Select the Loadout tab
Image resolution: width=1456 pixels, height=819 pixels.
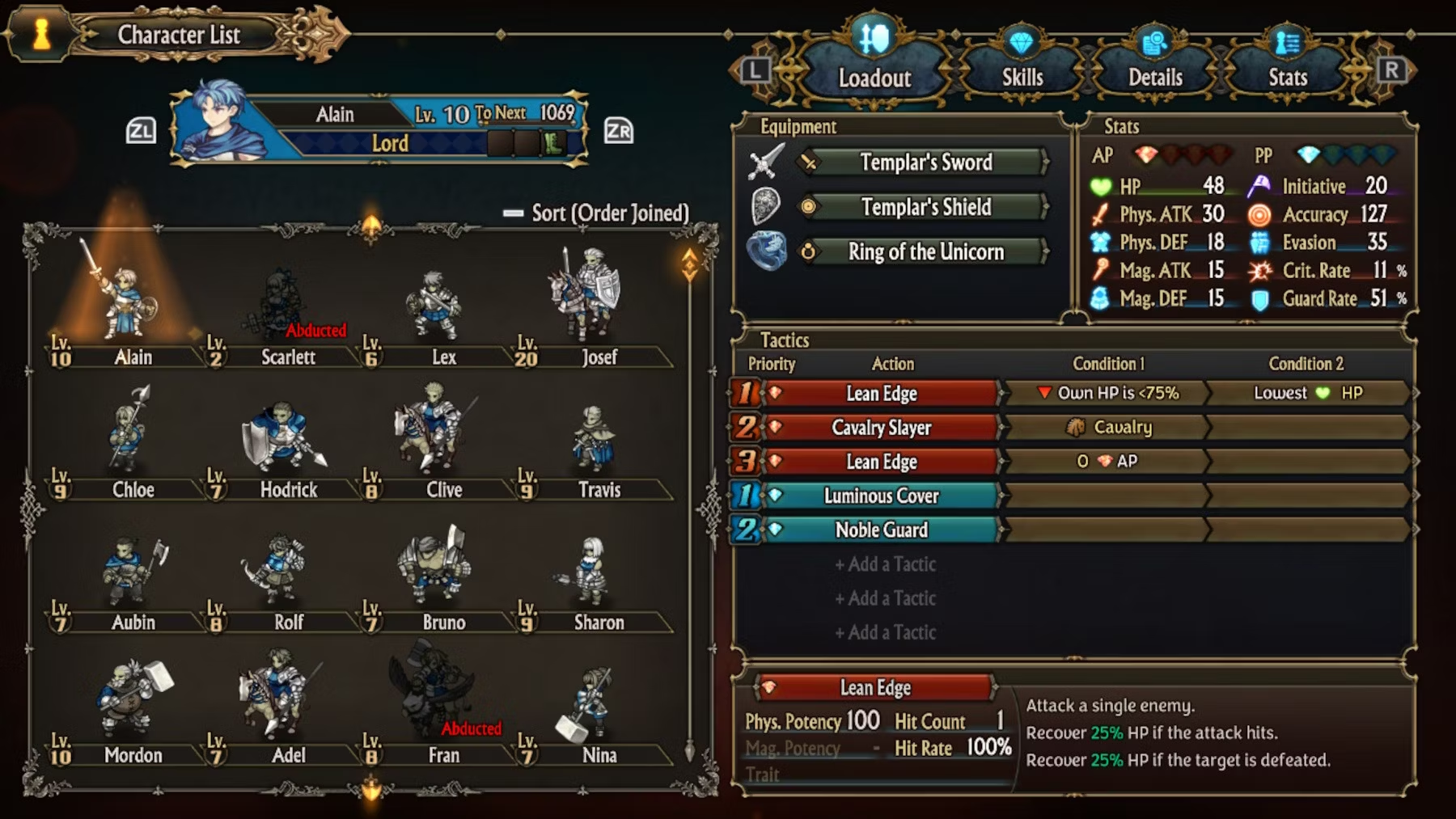[874, 77]
